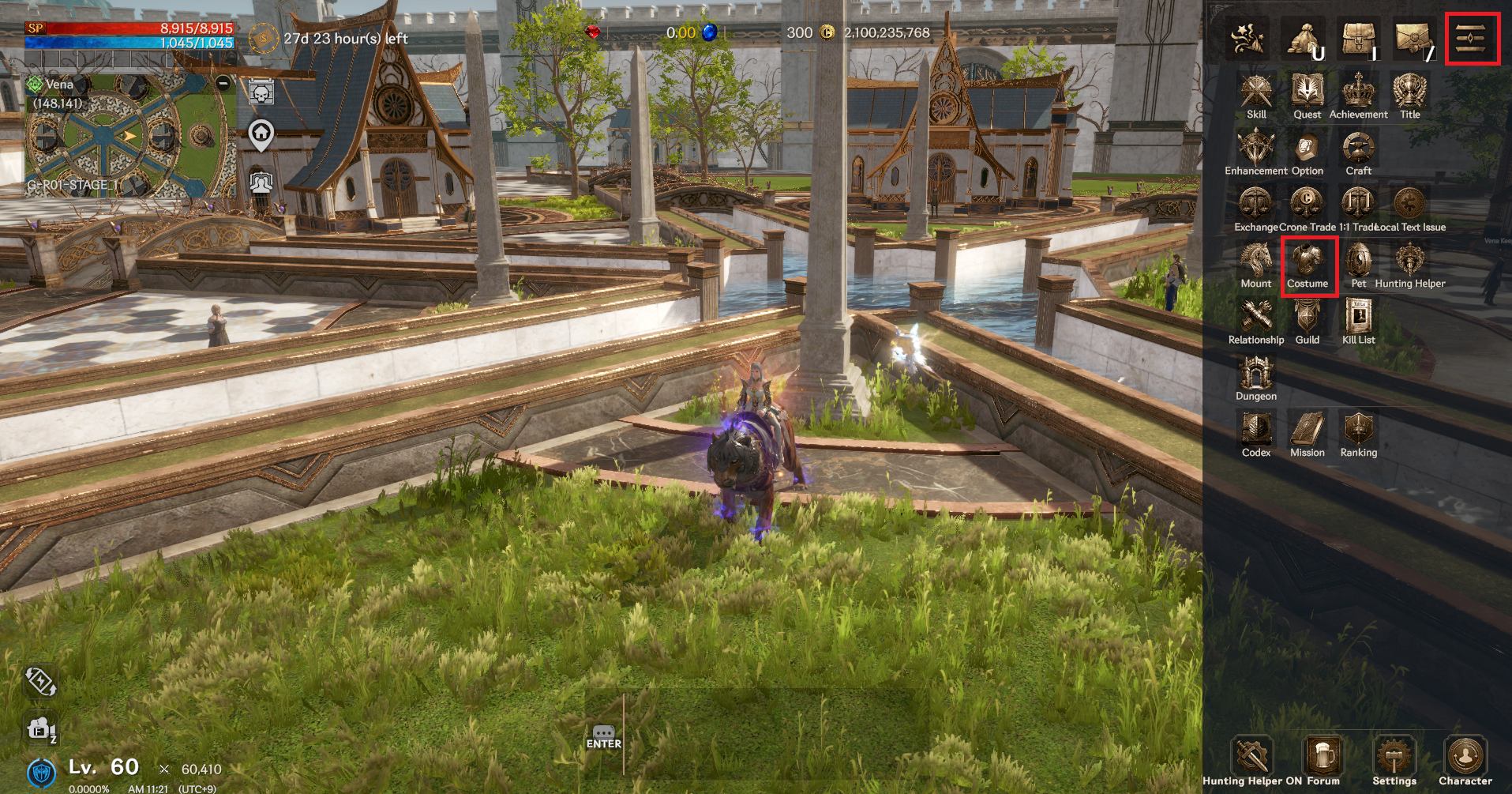The image size is (1512, 794).
Task: Choose the Mount menu
Action: pyautogui.click(x=1255, y=263)
